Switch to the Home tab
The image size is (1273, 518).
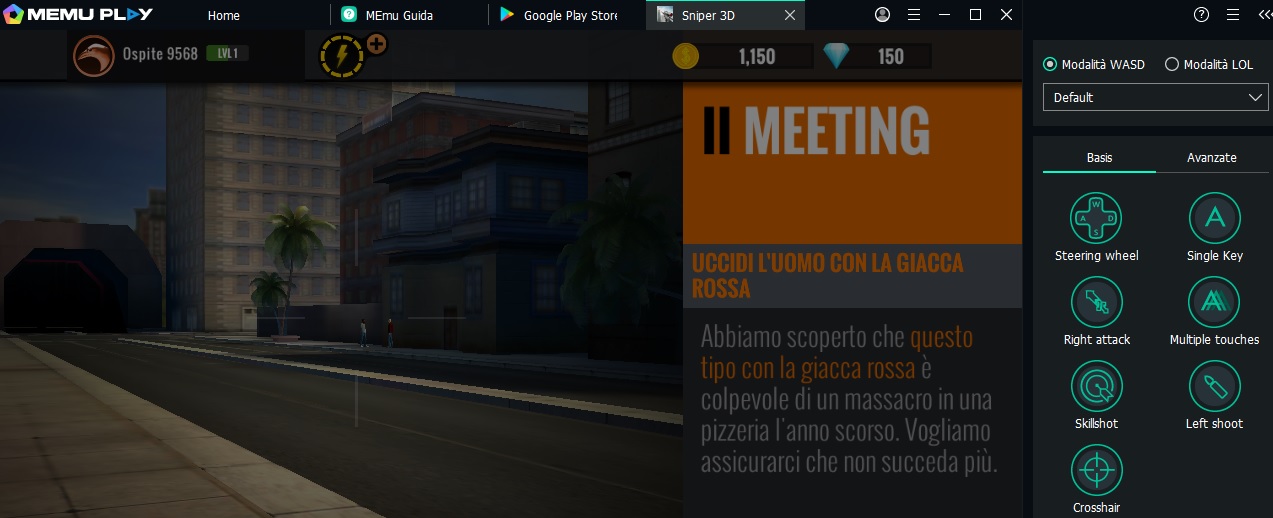224,16
